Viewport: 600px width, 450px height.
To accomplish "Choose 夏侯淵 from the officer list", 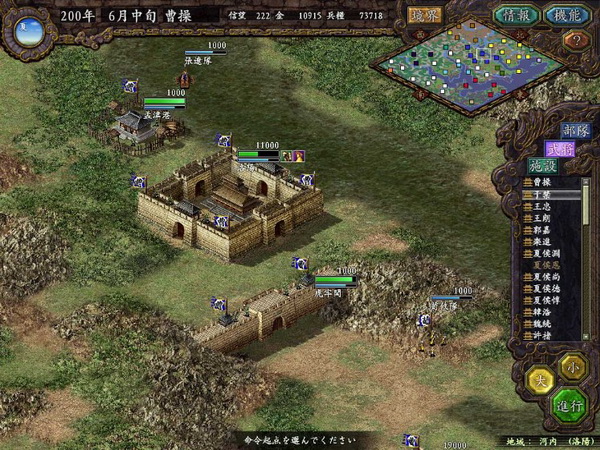I will click(x=546, y=254).
